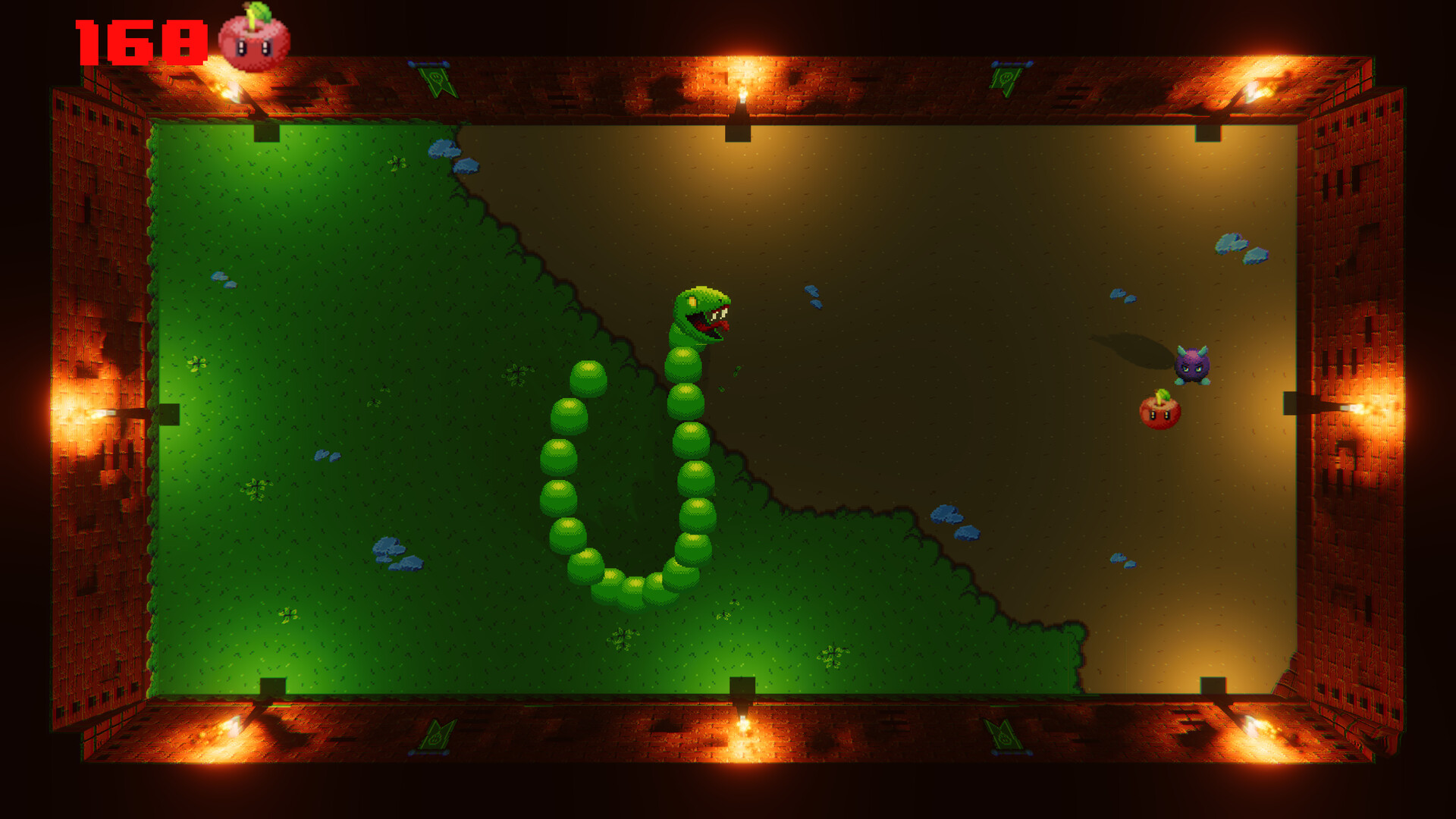Click the red apple pickup near the right wall
Image resolution: width=1456 pixels, height=819 pixels.
1159,413
